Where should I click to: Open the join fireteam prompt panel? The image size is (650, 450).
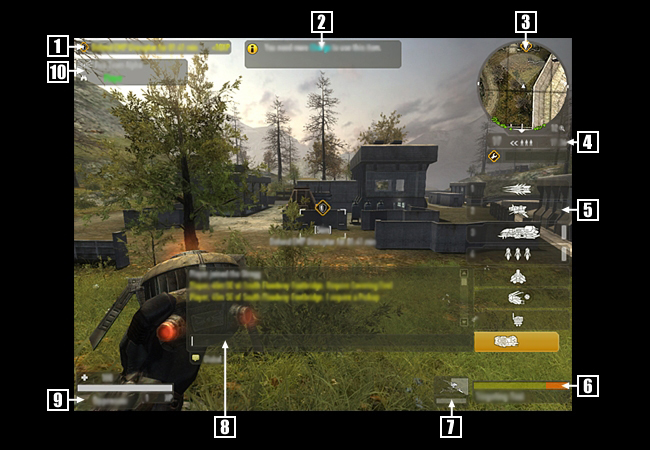coord(135,70)
